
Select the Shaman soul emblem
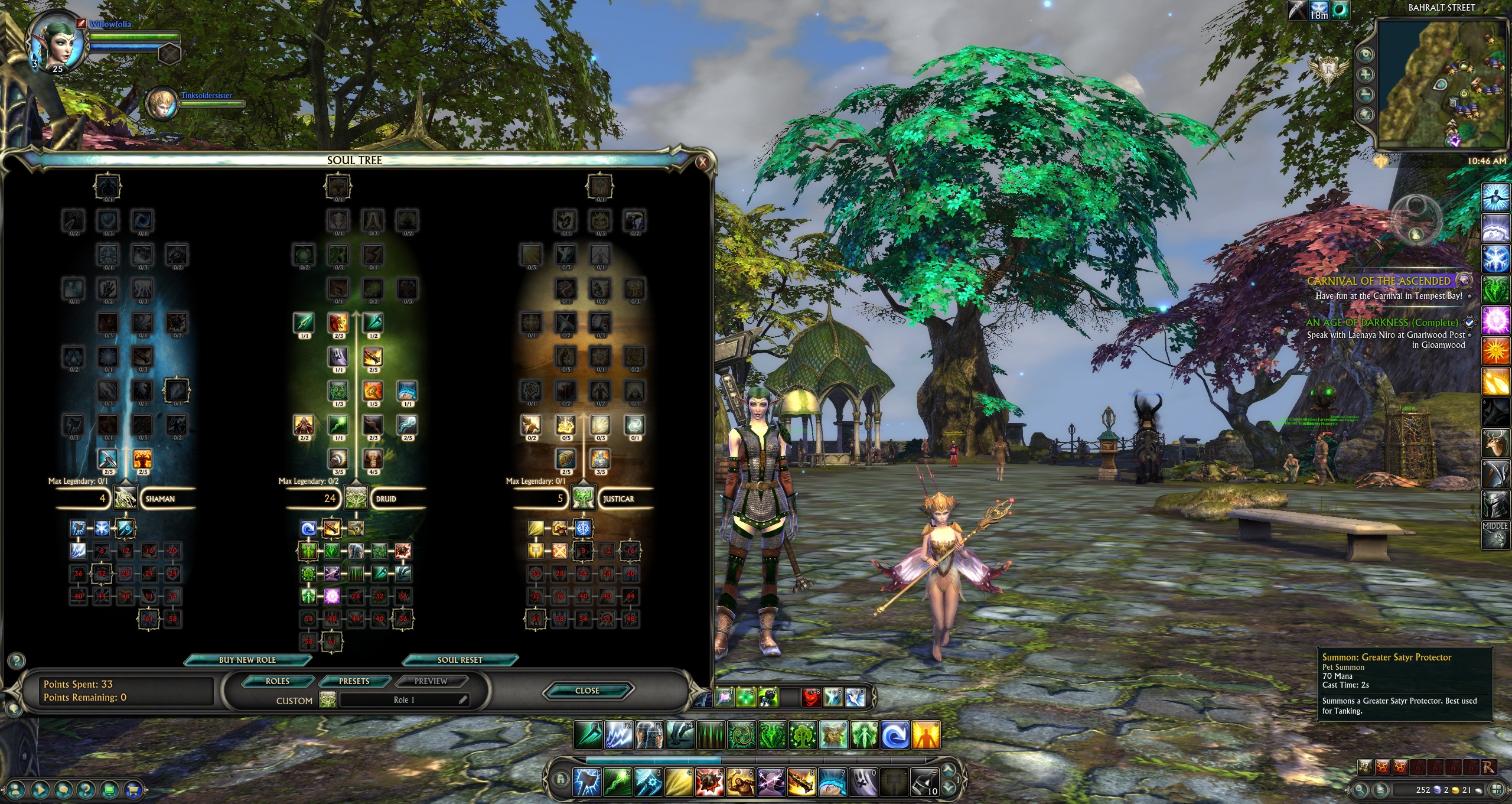[x=125, y=499]
